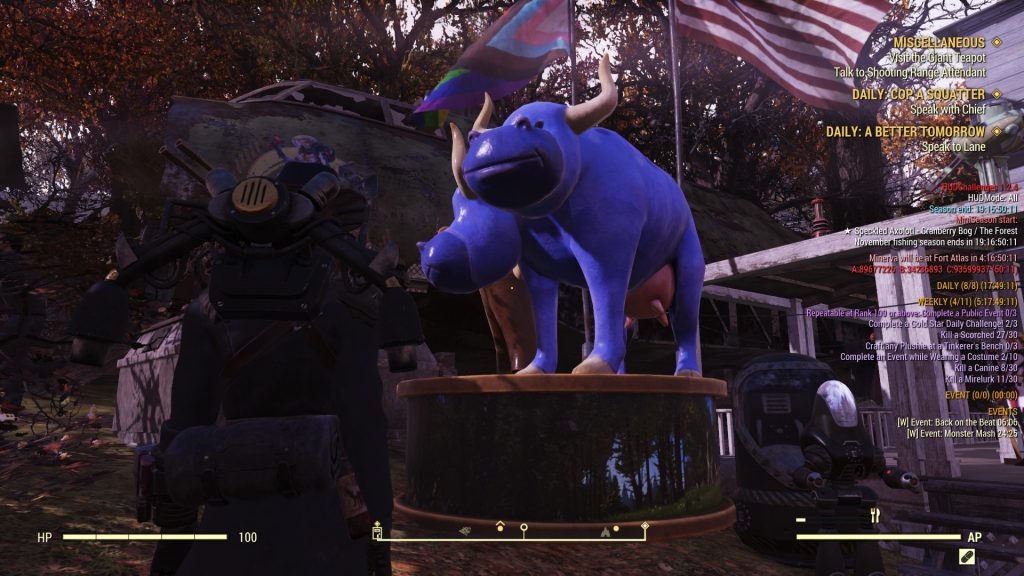
Task: Click the tent camp marker on compass
Action: pos(604,532)
